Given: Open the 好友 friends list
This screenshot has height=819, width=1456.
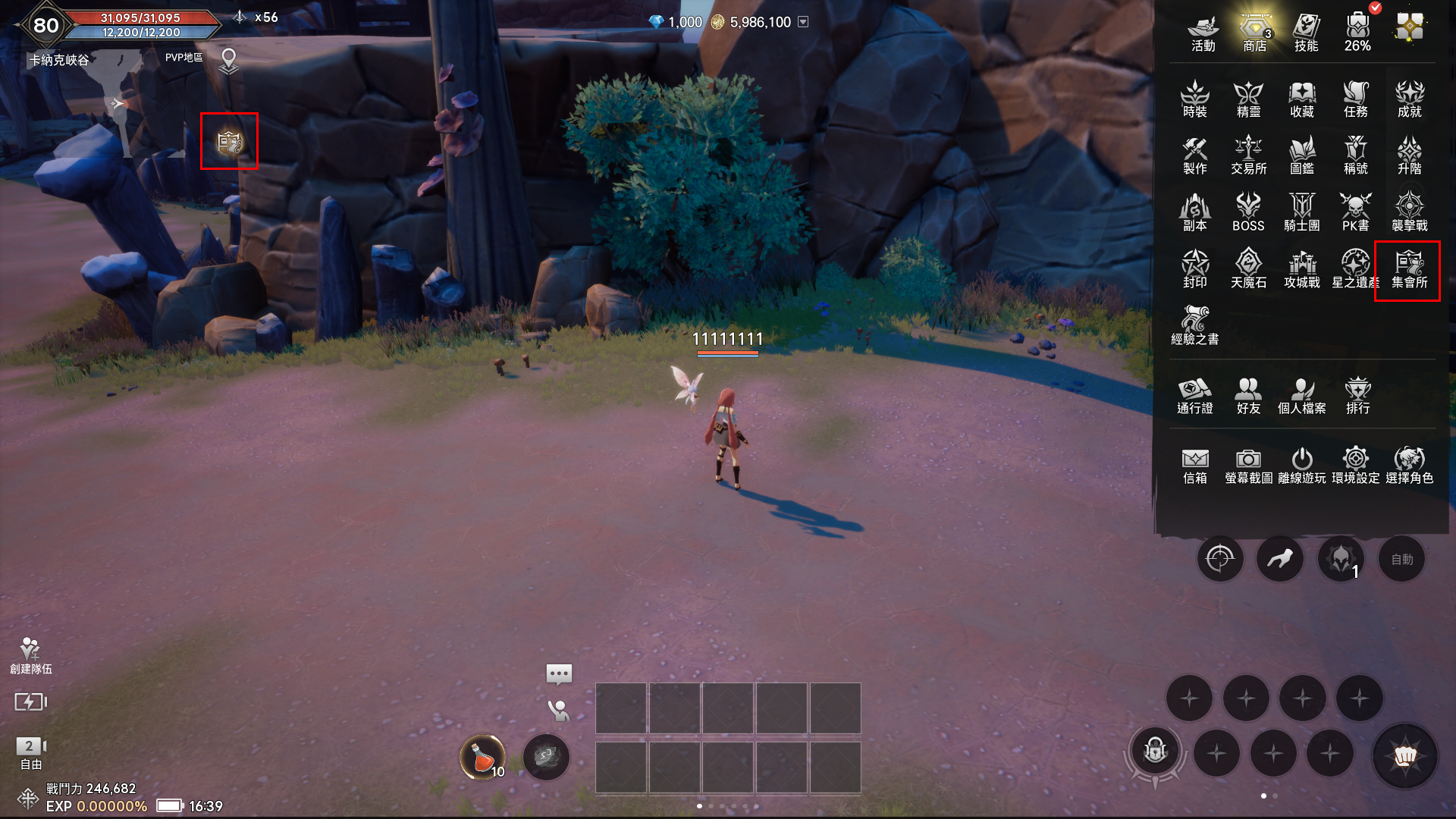Looking at the screenshot, I should 1248,396.
